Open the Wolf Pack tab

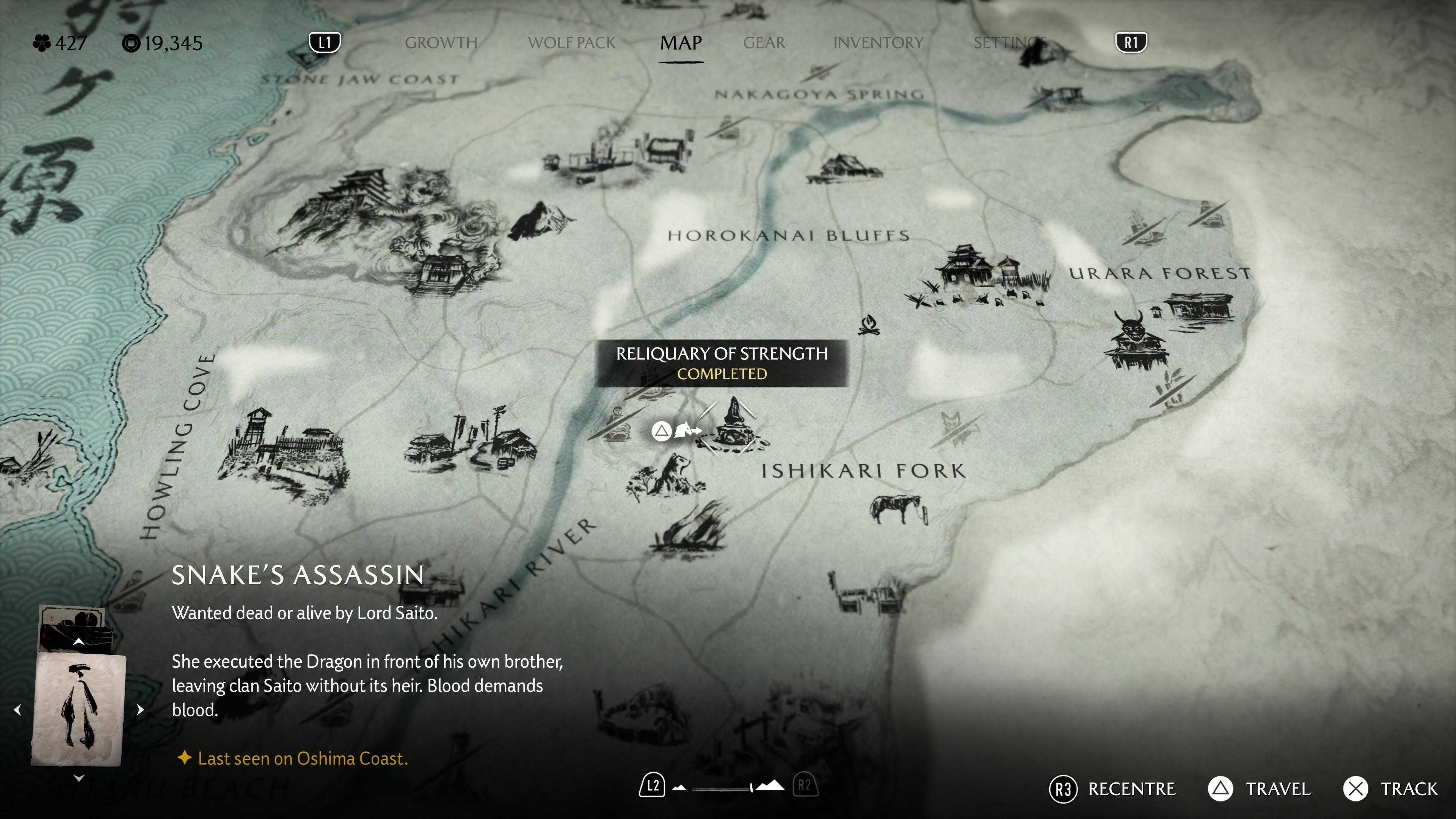571,43
